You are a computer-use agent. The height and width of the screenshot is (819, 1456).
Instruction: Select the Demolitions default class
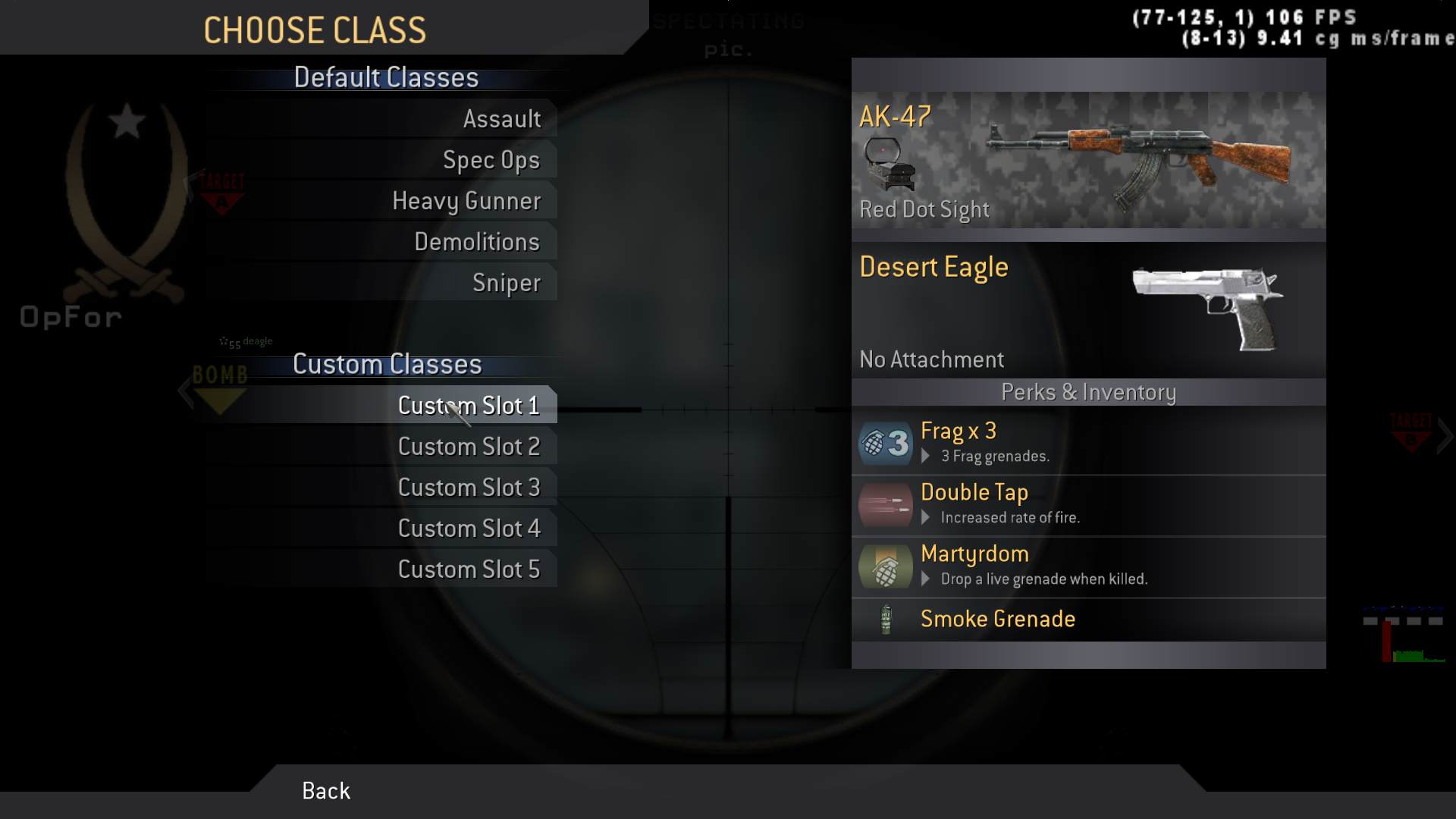coord(477,241)
